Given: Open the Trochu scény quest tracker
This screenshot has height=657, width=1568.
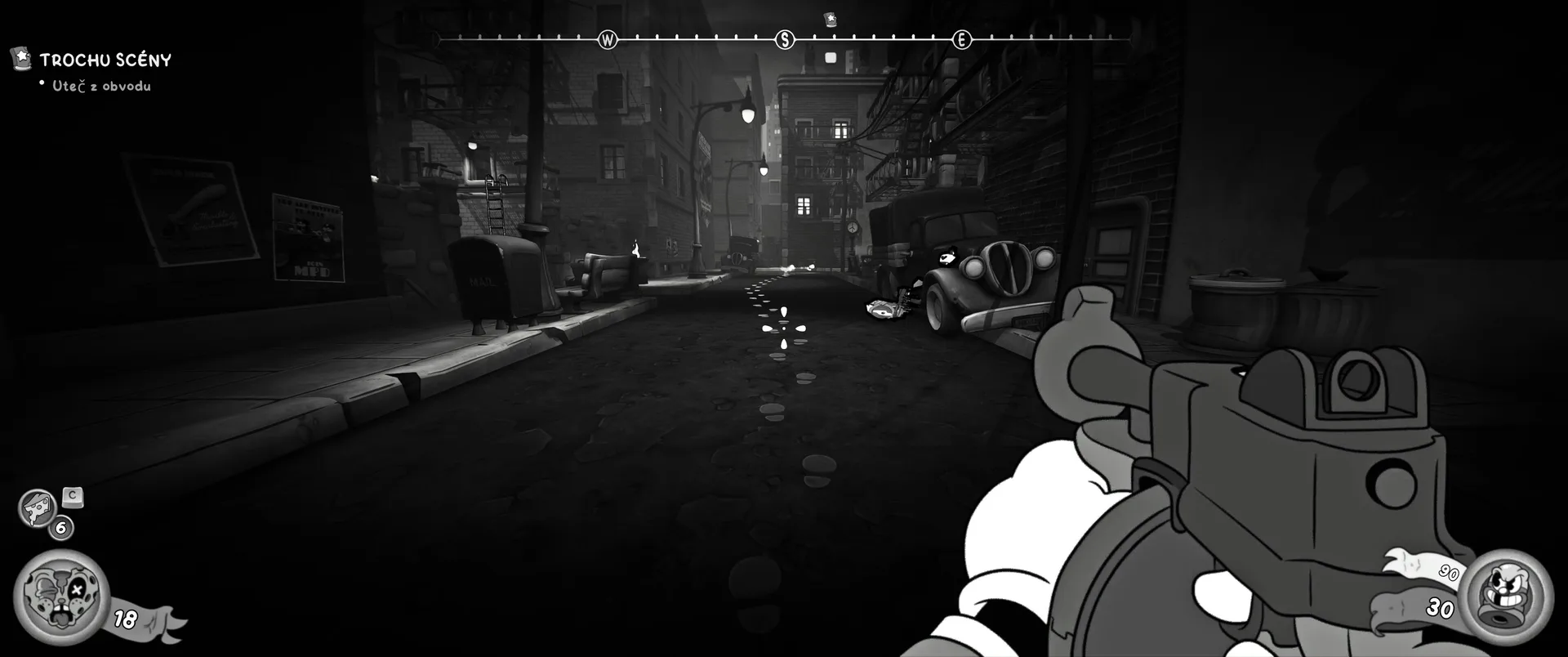Looking at the screenshot, I should [105, 60].
